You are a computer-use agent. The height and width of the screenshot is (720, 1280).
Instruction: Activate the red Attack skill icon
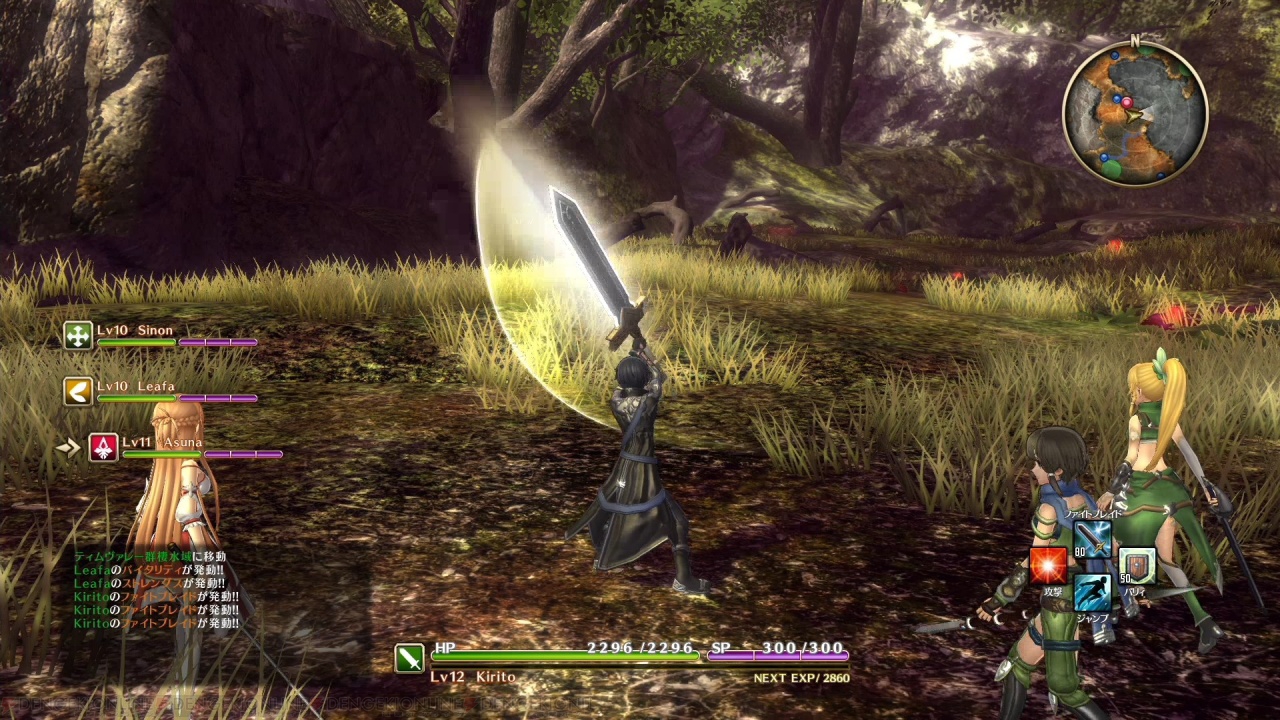(1048, 567)
